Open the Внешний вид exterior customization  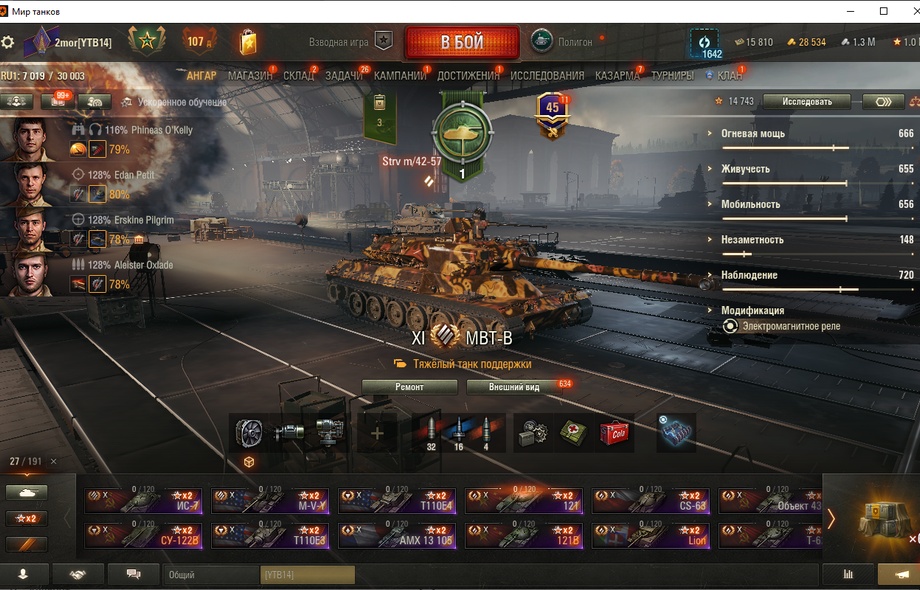[514, 386]
